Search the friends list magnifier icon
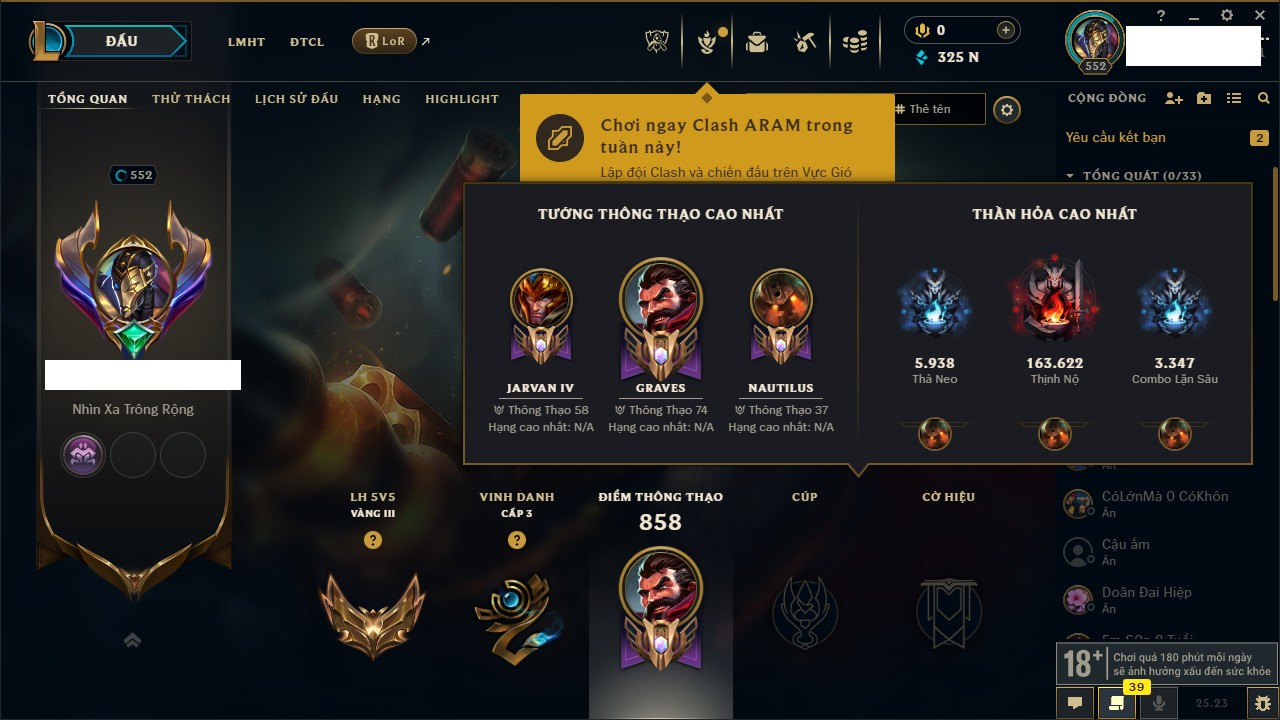1280x720 pixels. [1264, 98]
